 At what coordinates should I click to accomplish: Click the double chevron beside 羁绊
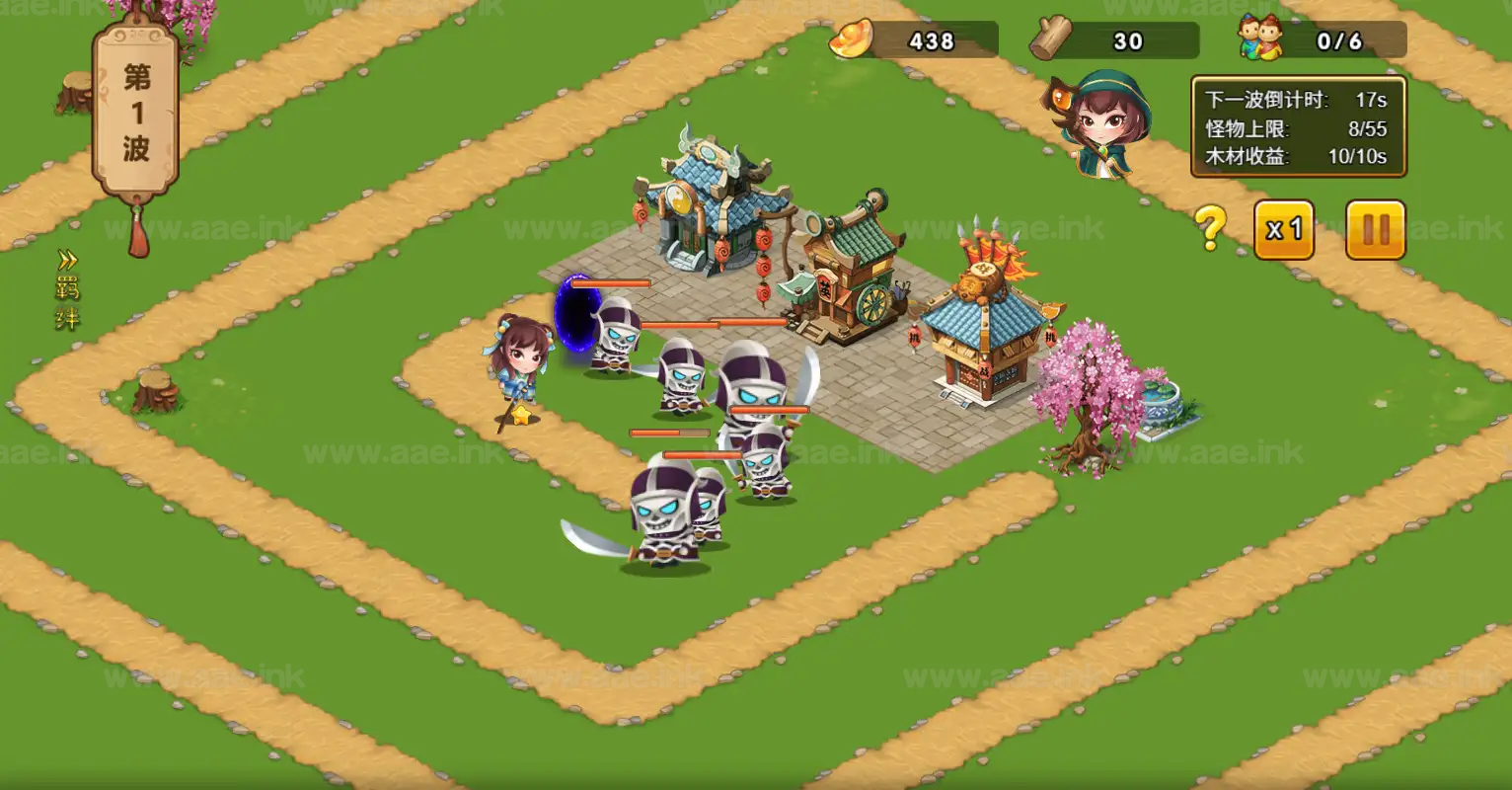click(x=67, y=259)
